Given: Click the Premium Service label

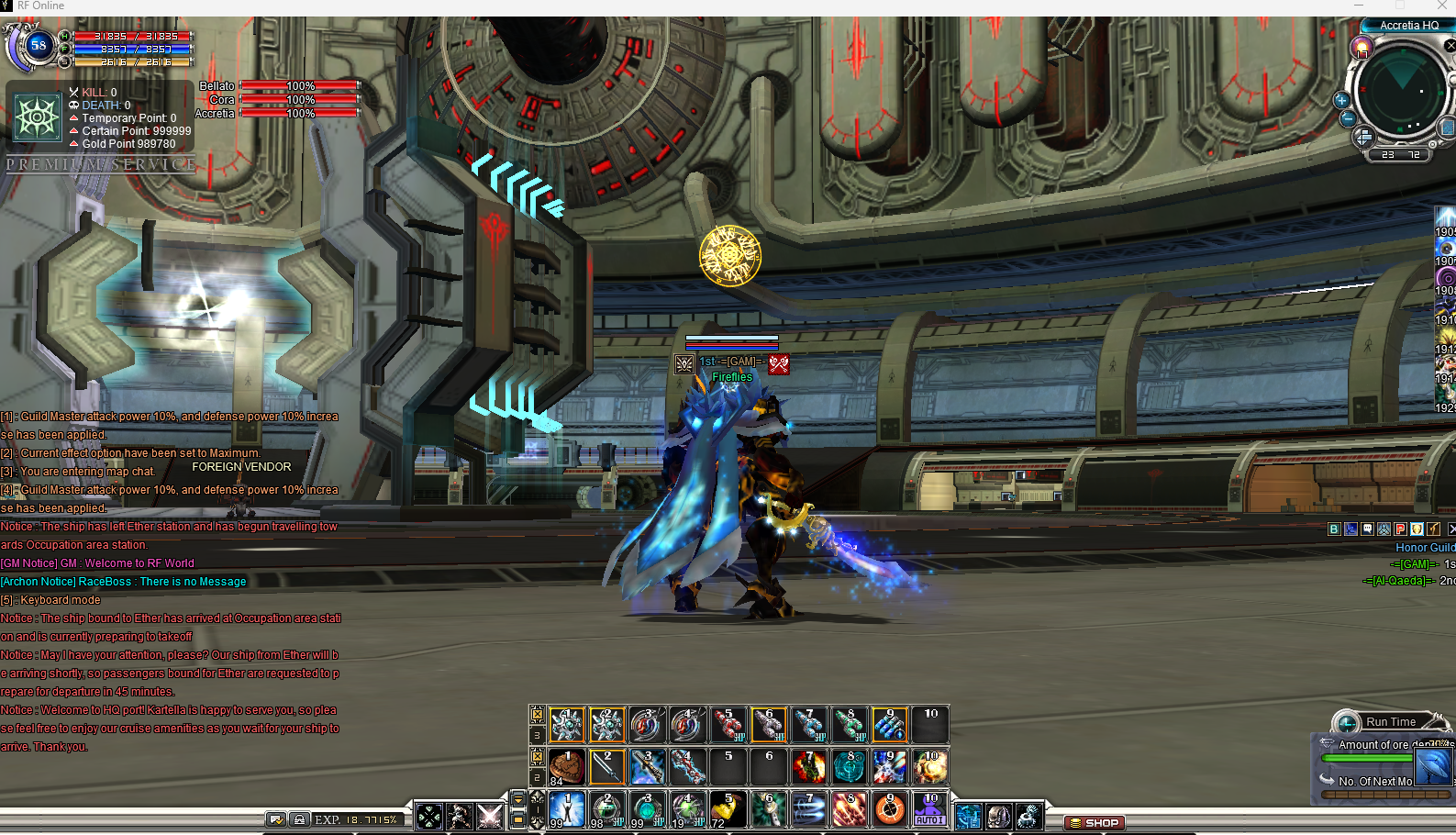Looking at the screenshot, I should pyautogui.click(x=101, y=164).
